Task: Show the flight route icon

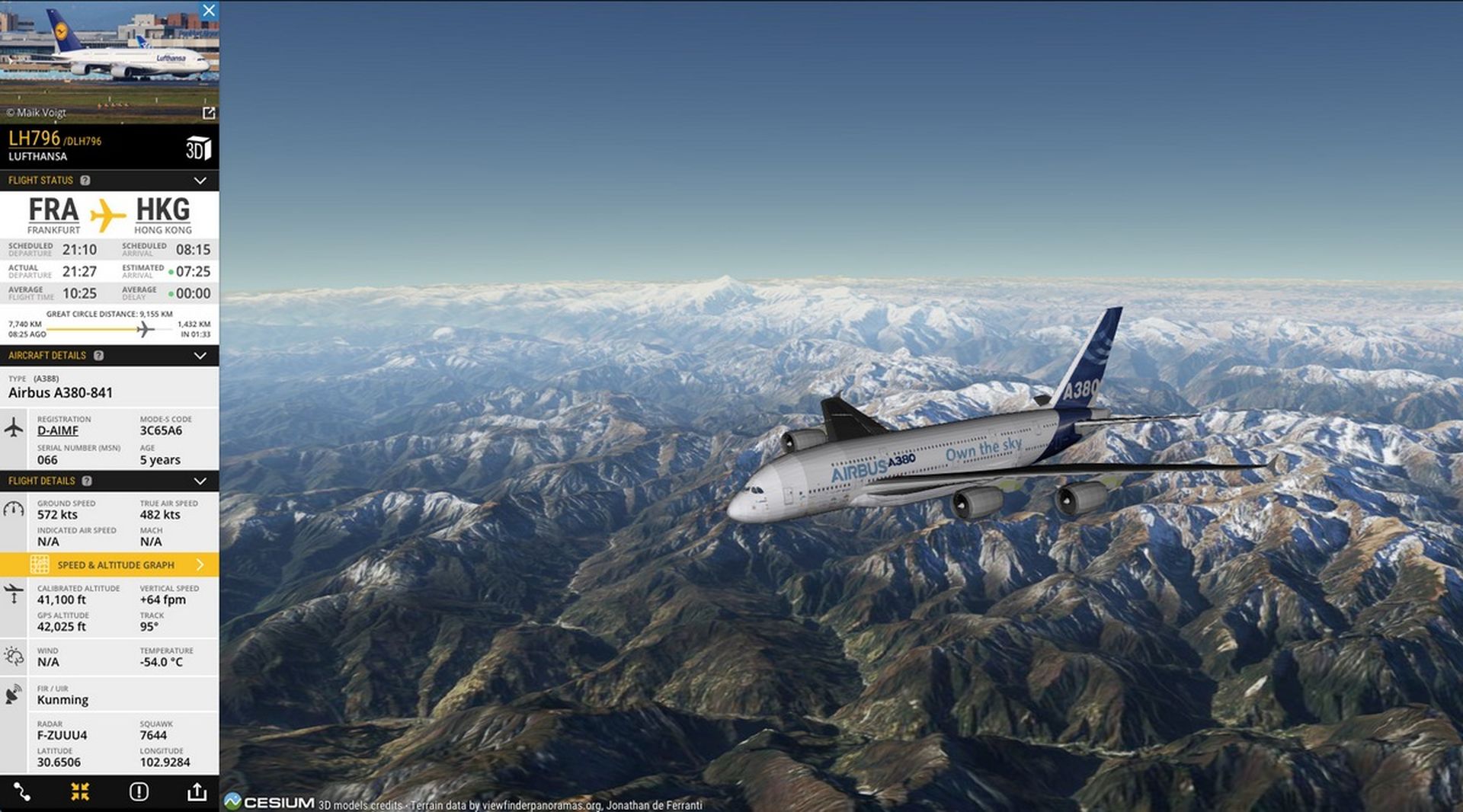Action: pos(21,792)
